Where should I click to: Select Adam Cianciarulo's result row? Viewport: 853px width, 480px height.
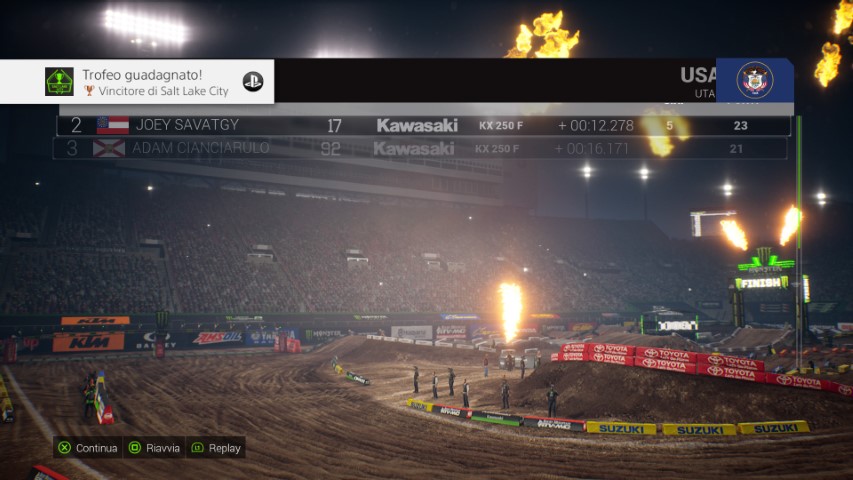tap(420, 149)
